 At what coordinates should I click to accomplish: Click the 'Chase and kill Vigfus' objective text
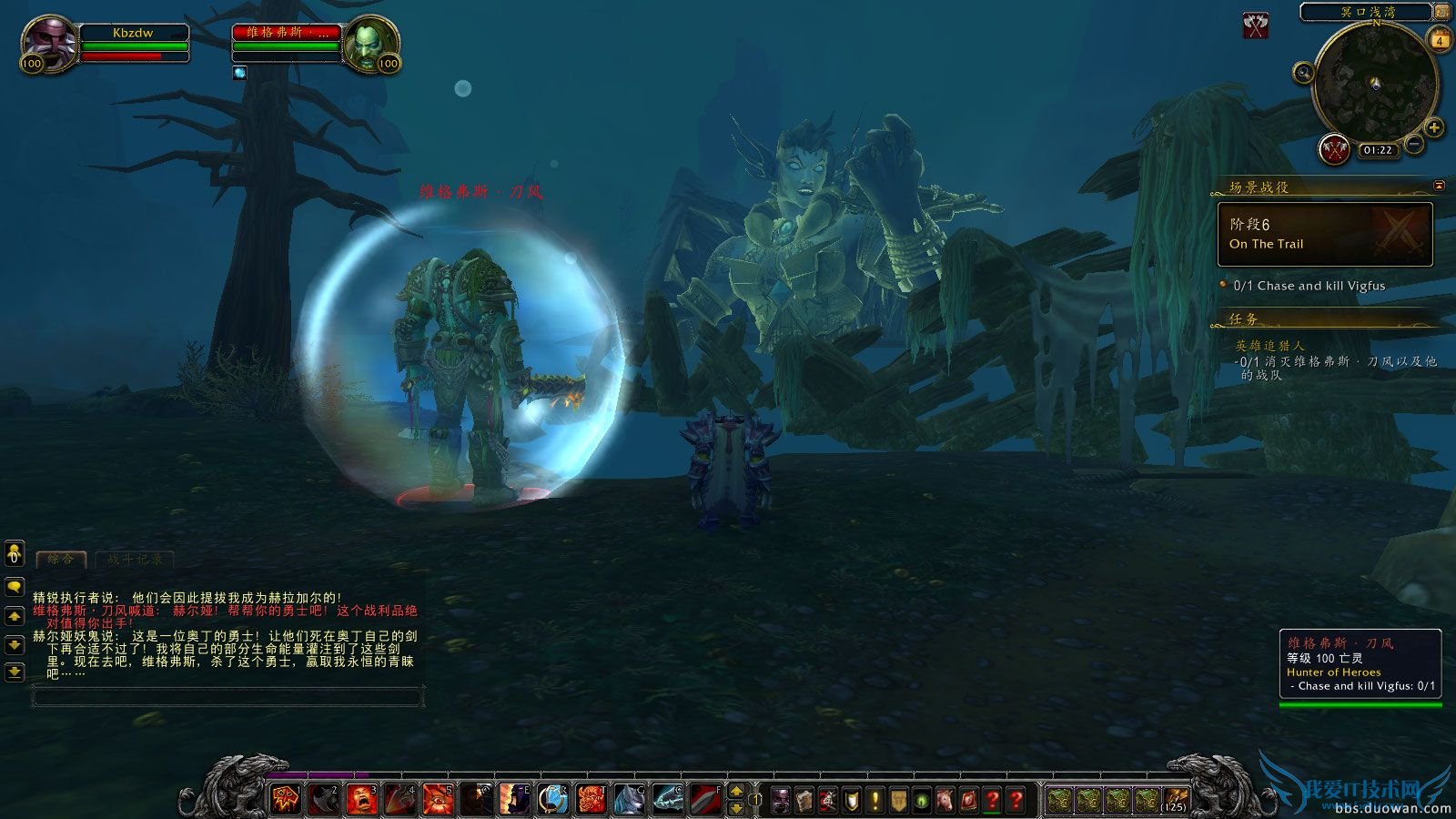pos(1307,285)
